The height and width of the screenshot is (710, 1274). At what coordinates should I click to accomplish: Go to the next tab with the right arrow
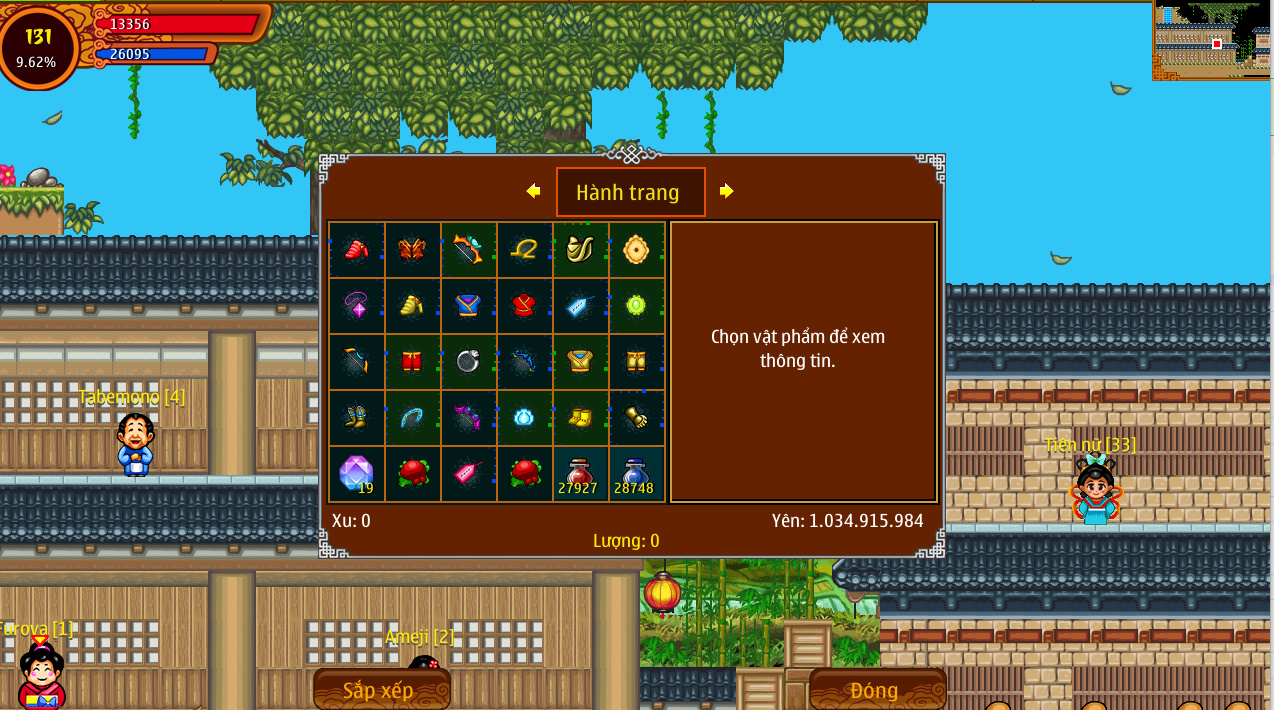(727, 191)
